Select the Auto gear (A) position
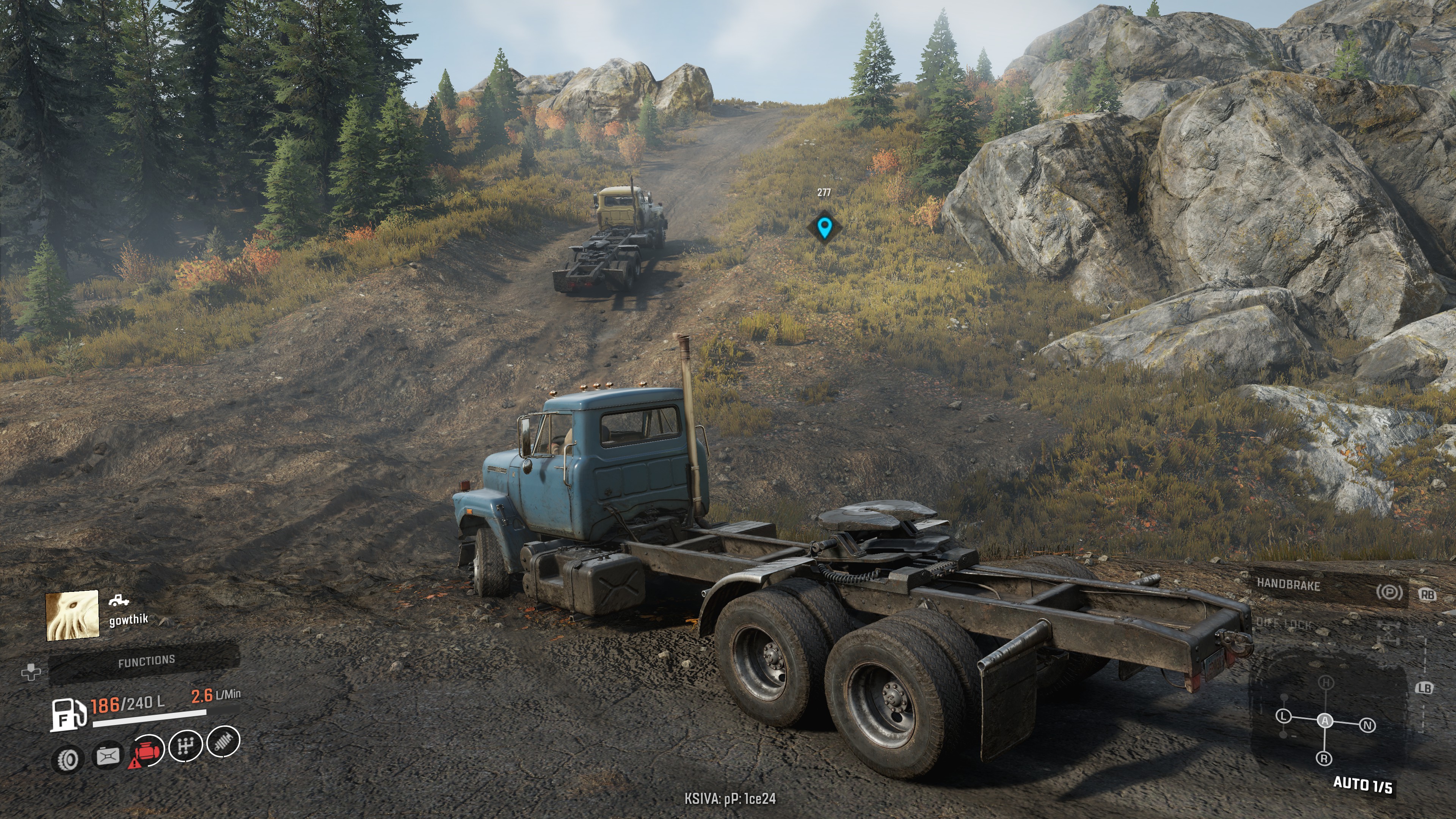This screenshot has width=1456, height=819. coord(1325,721)
